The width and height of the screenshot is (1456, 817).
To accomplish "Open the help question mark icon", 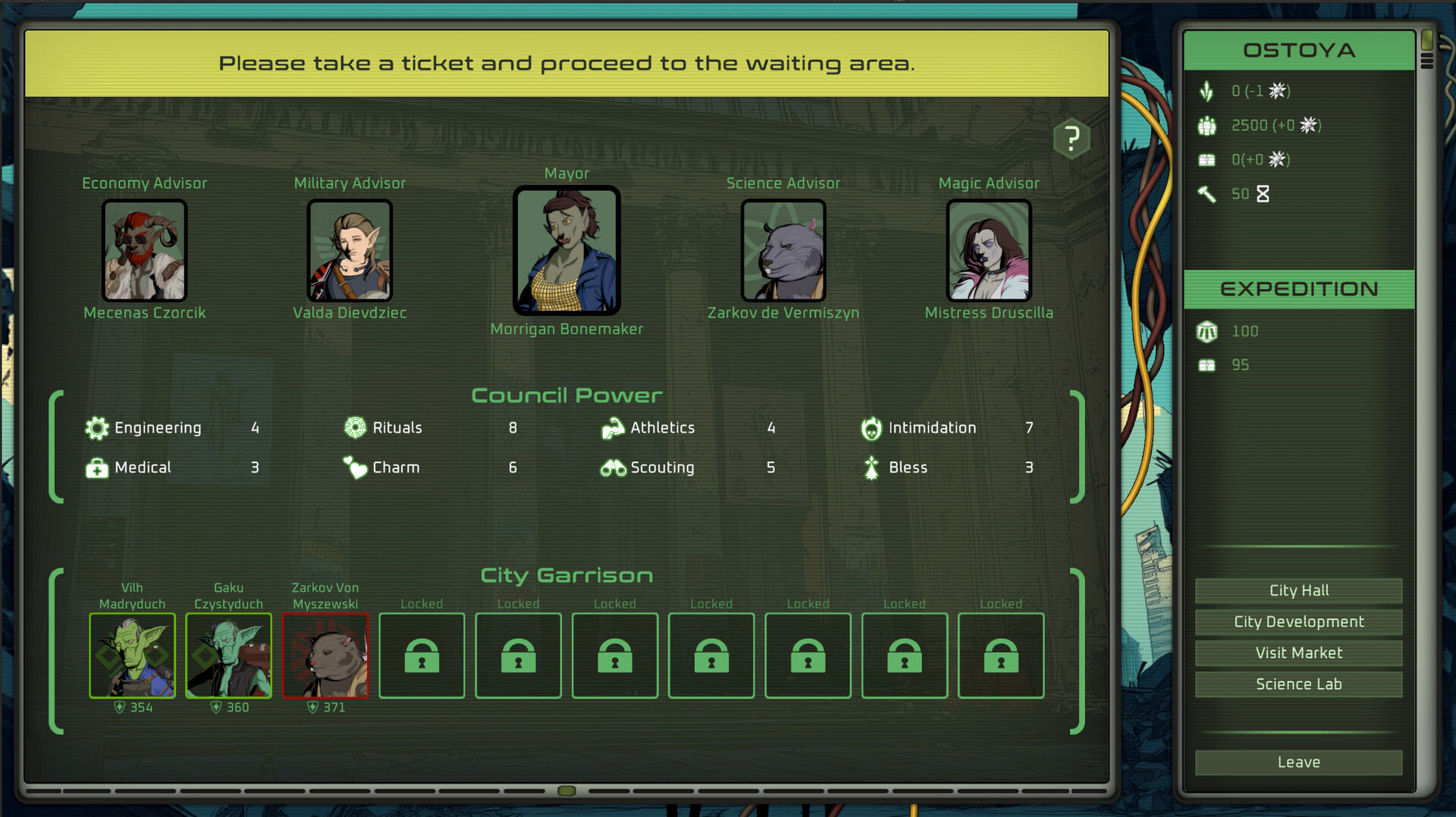I will pyautogui.click(x=1072, y=138).
